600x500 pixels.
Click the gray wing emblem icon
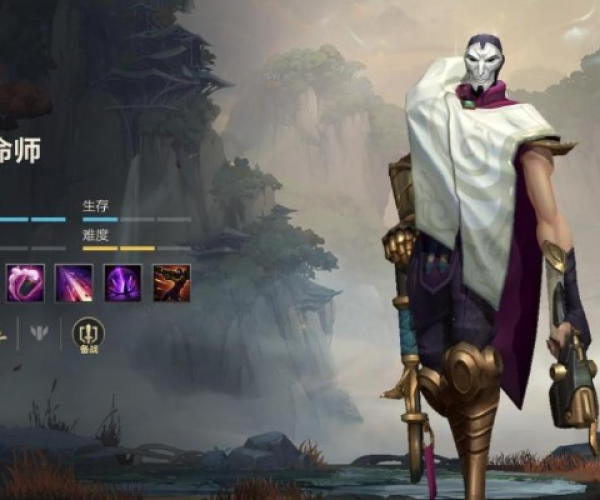click(39, 333)
